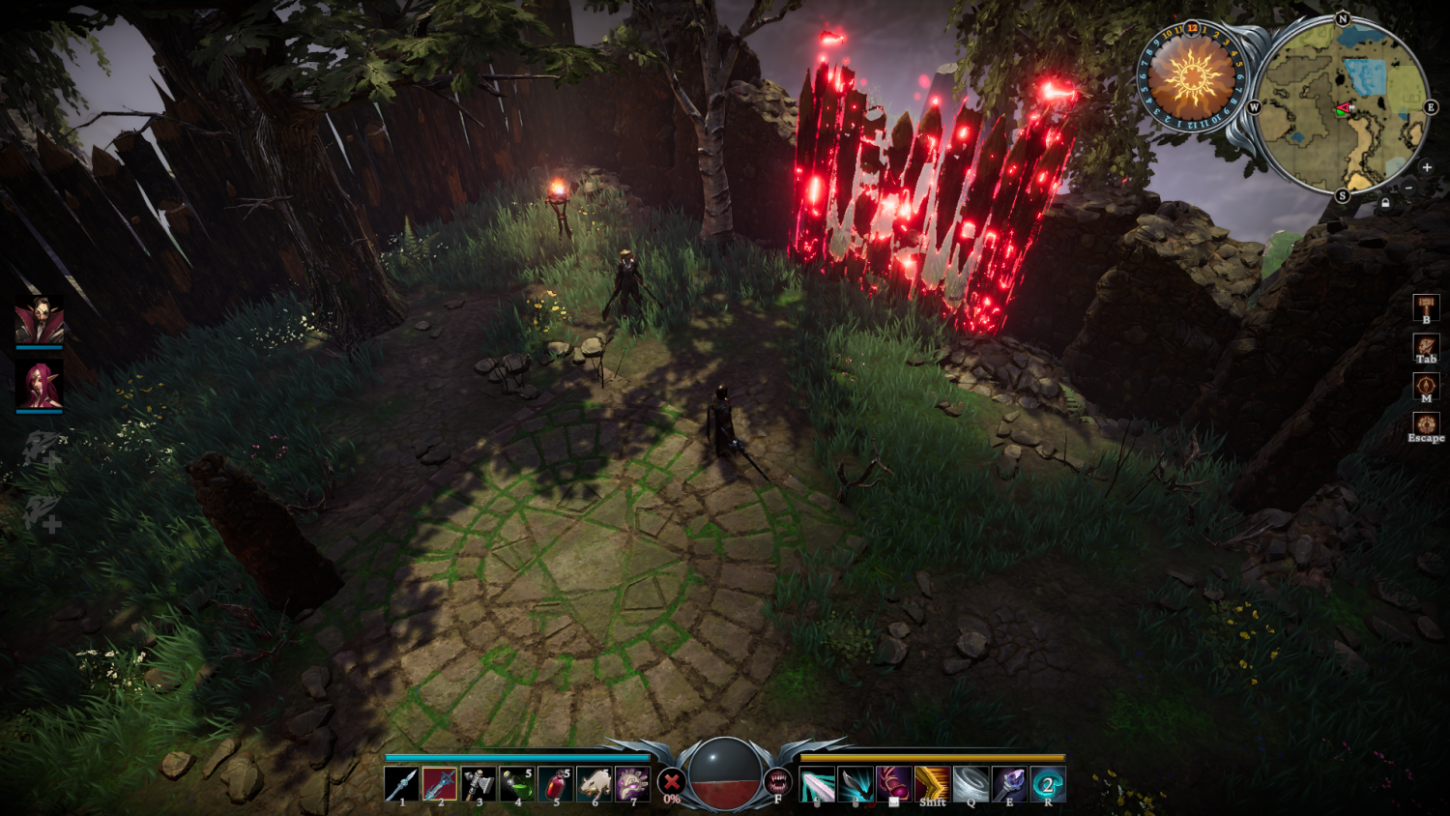Trigger the primary sword attack ability
Screen dimensions: 1450x816
pos(817,783)
